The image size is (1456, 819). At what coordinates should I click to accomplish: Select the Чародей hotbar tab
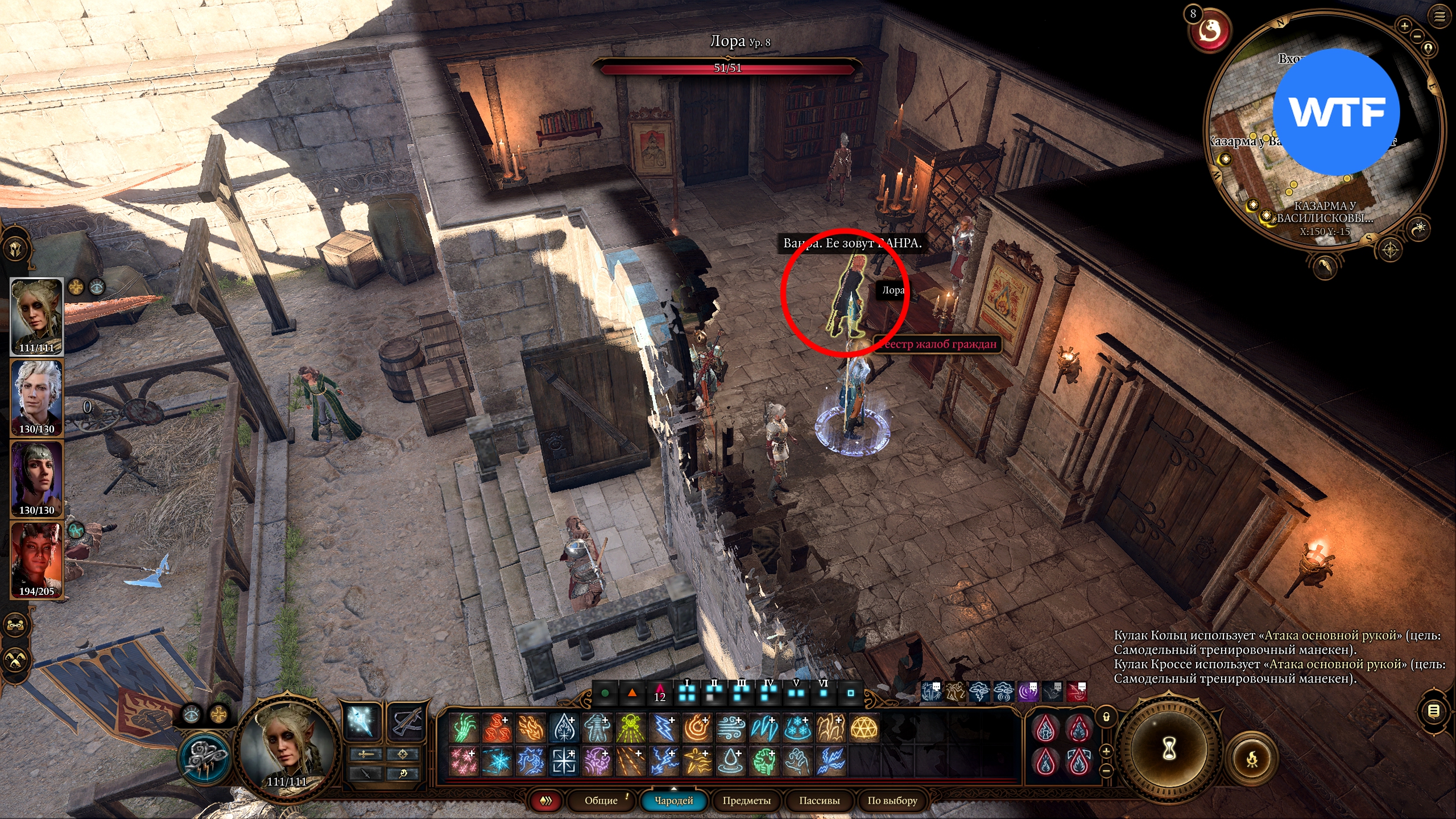tap(673, 800)
